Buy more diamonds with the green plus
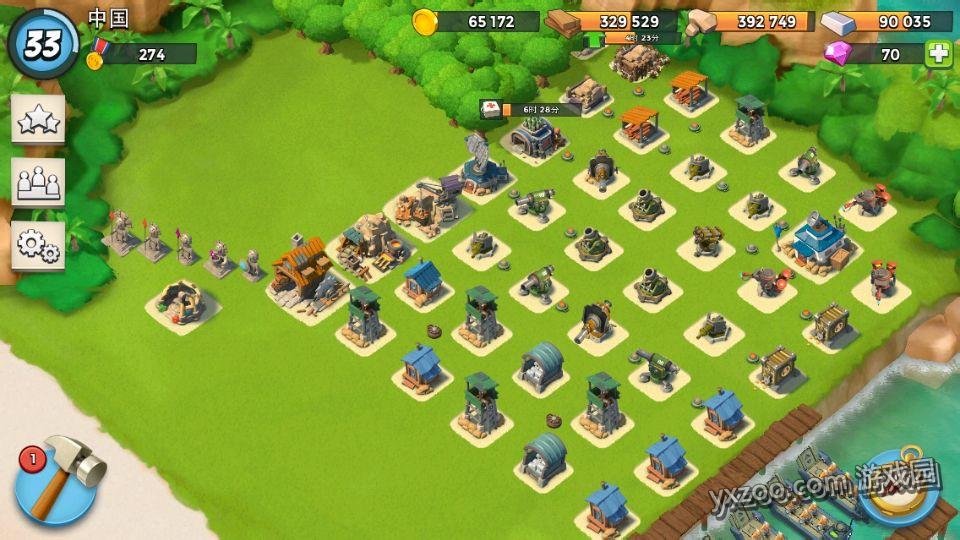Screen dimensions: 960x540 938,54
